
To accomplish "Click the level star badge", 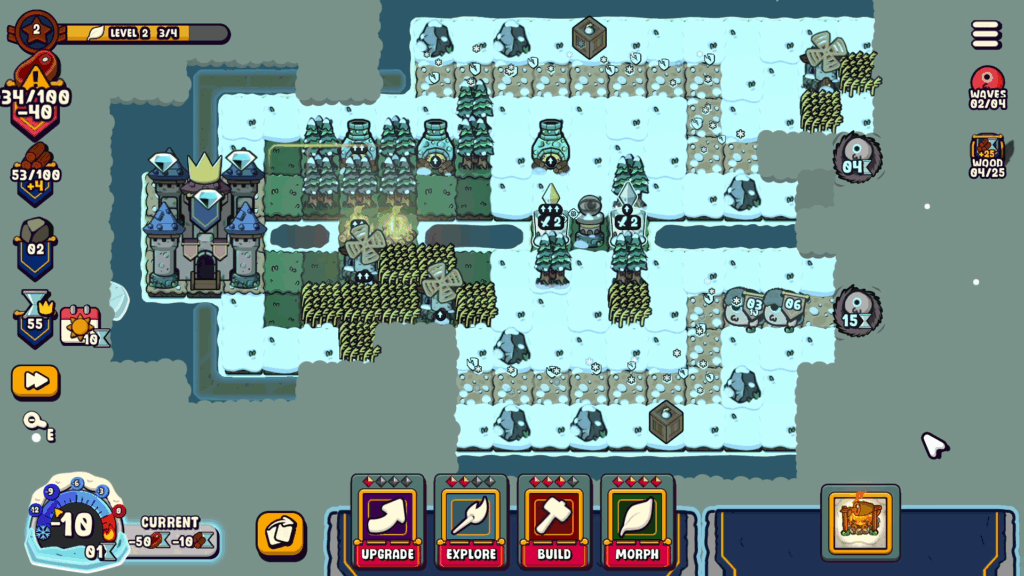I will click(37, 30).
